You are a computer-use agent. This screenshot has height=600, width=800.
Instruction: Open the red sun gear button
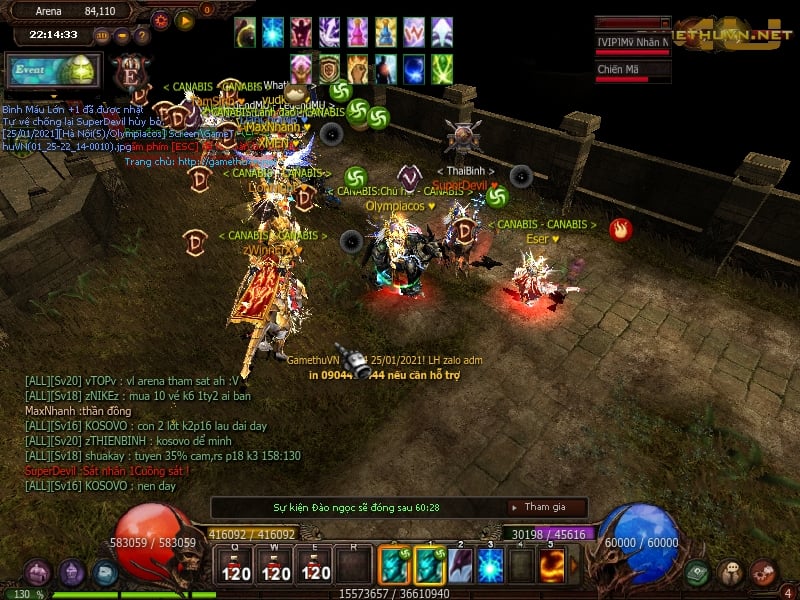click(161, 20)
